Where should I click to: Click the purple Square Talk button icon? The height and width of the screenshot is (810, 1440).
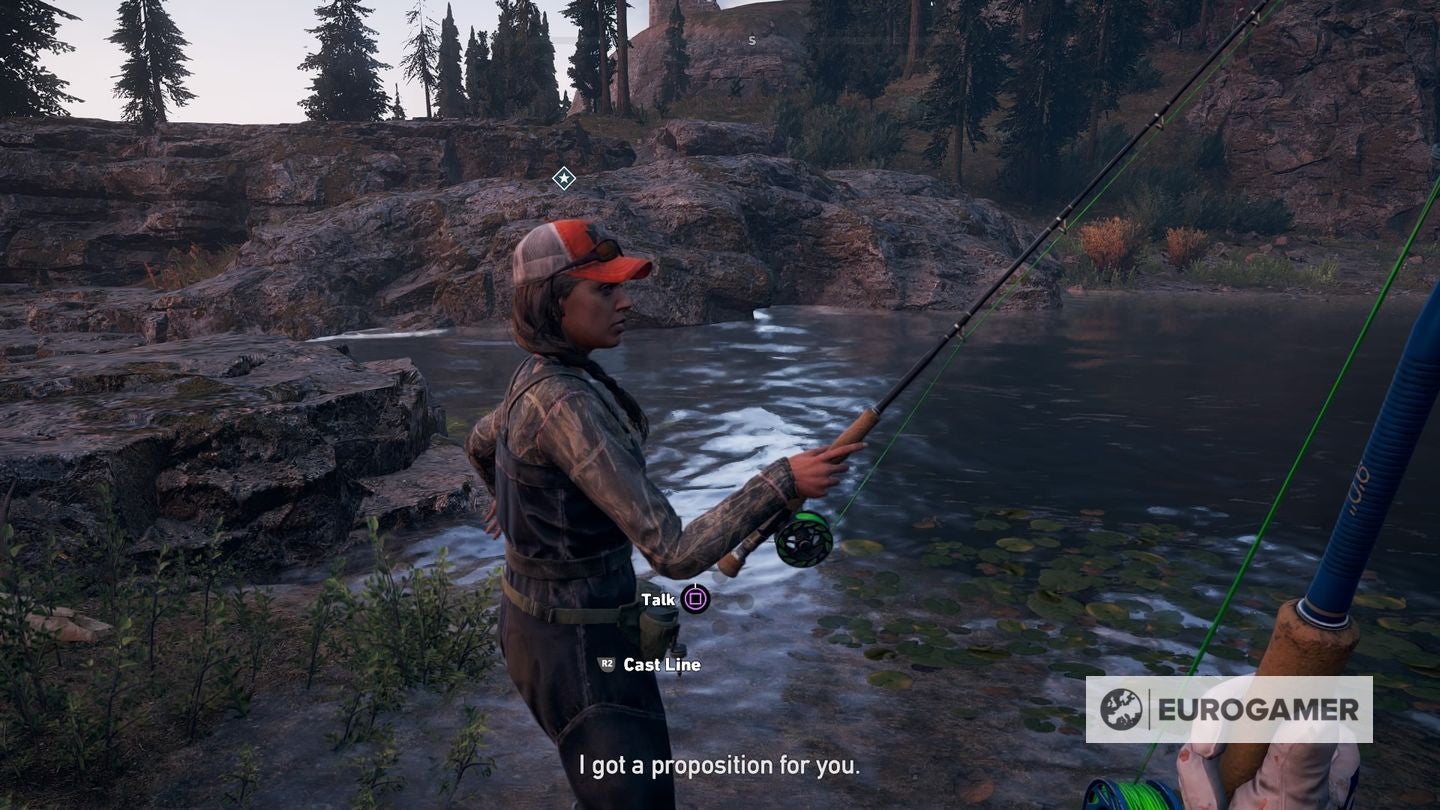pos(696,601)
